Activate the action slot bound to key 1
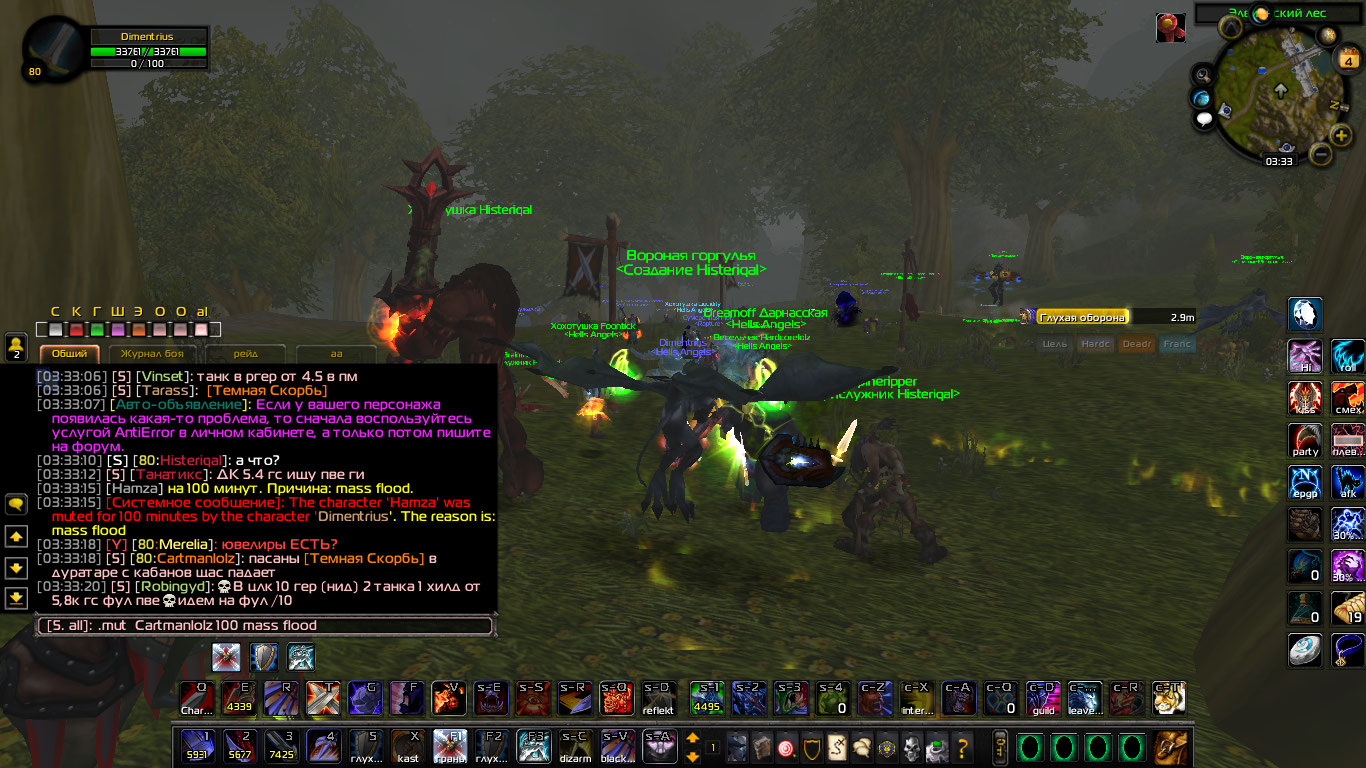 pyautogui.click(x=197, y=746)
